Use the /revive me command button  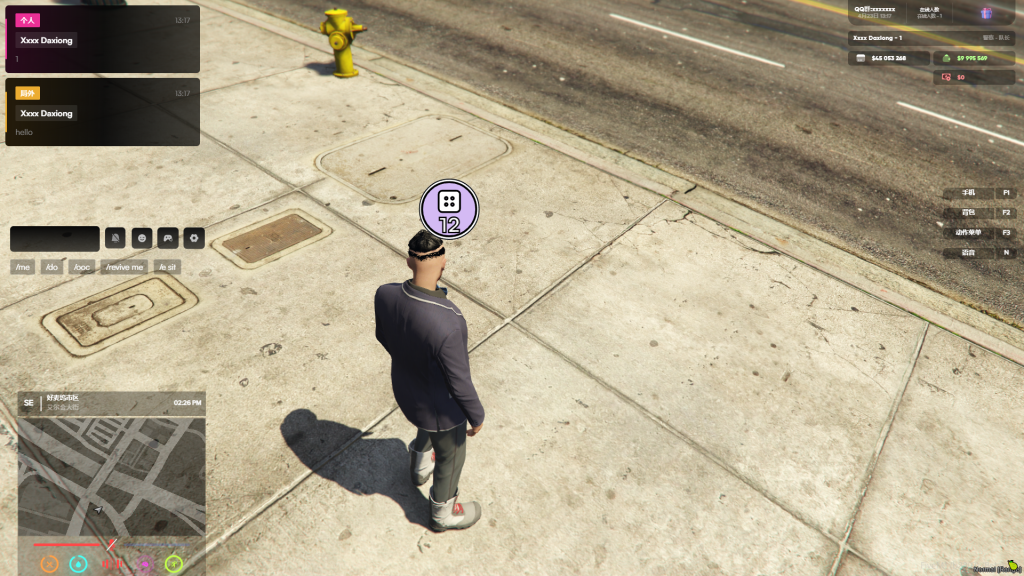click(x=125, y=267)
